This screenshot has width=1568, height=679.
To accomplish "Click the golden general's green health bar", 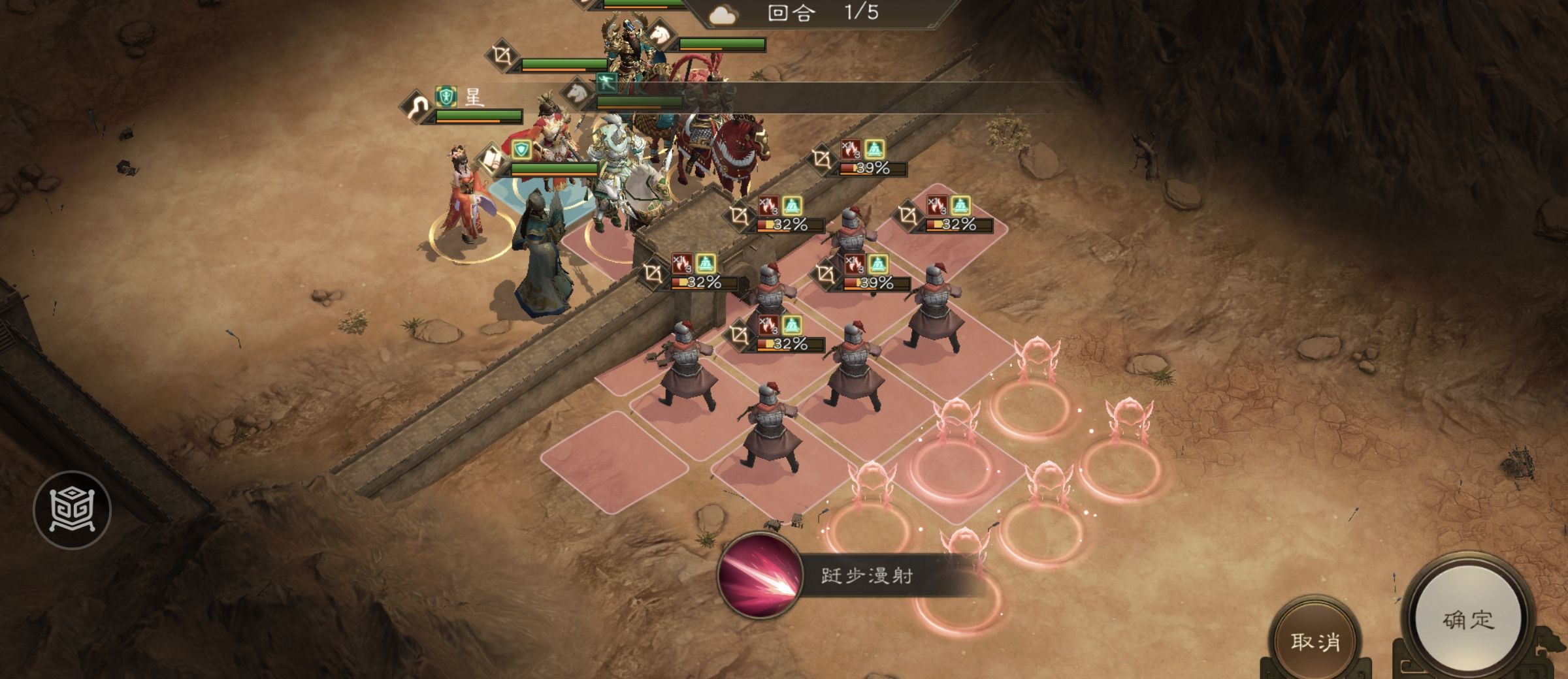I will [x=722, y=43].
